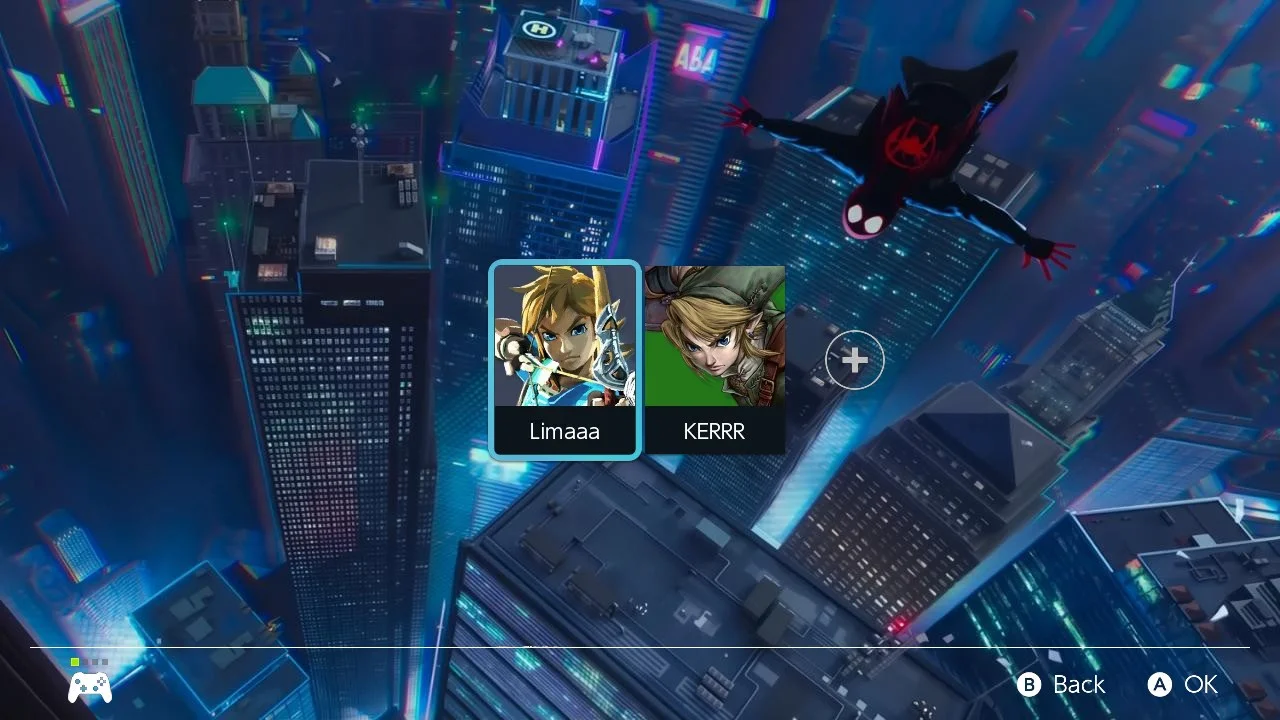Click the third gray connection indicator square
This screenshot has height=720, width=1280.
click(94, 661)
